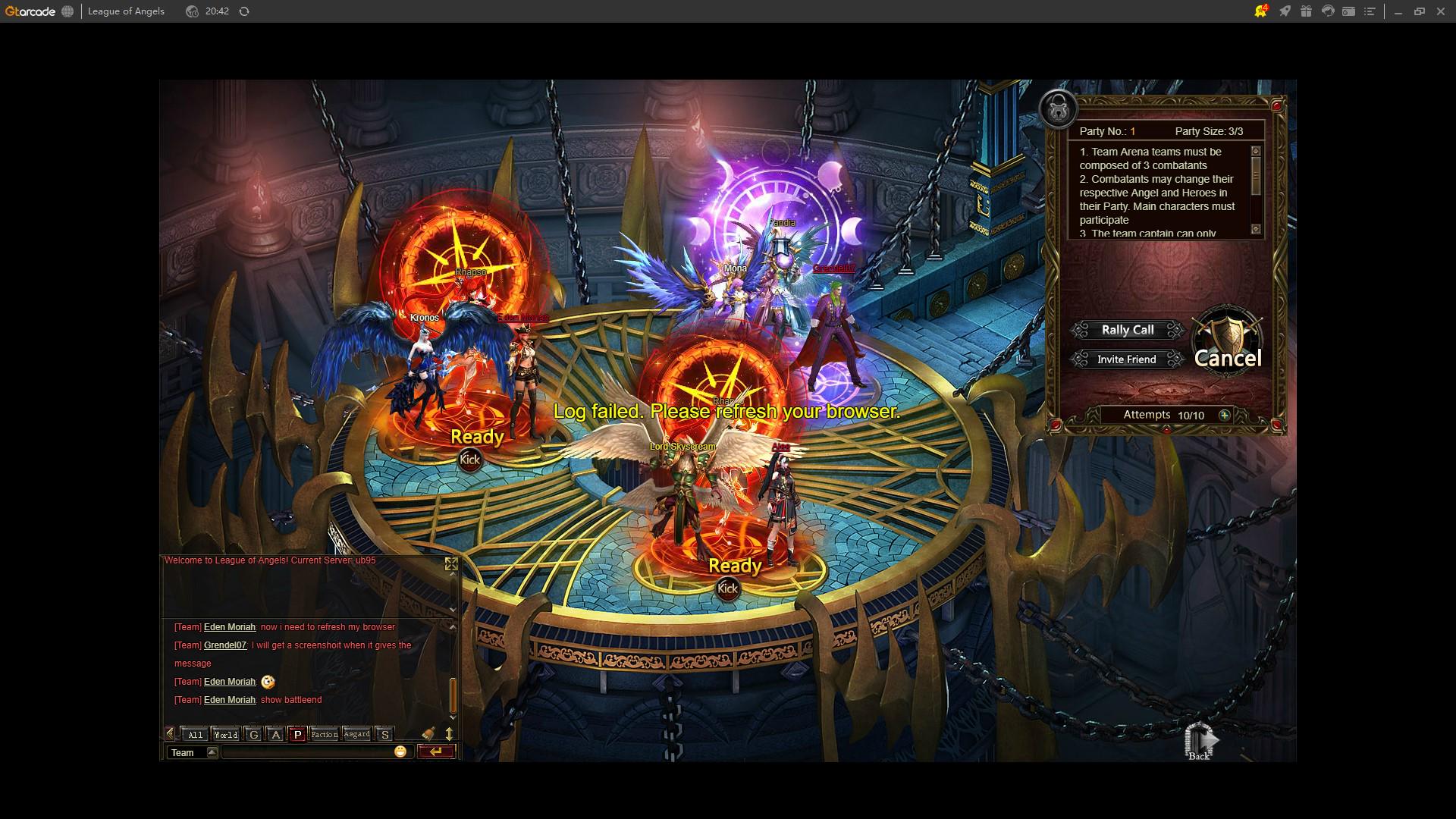Clear chat using the broom icon

tap(428, 733)
